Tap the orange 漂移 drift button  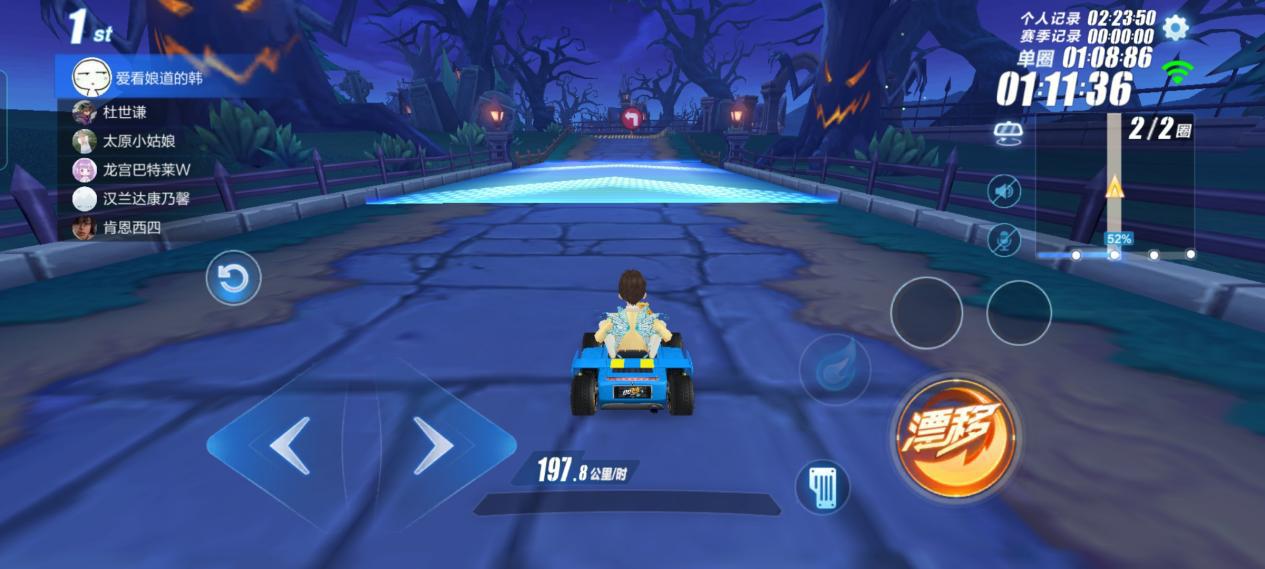pos(955,436)
